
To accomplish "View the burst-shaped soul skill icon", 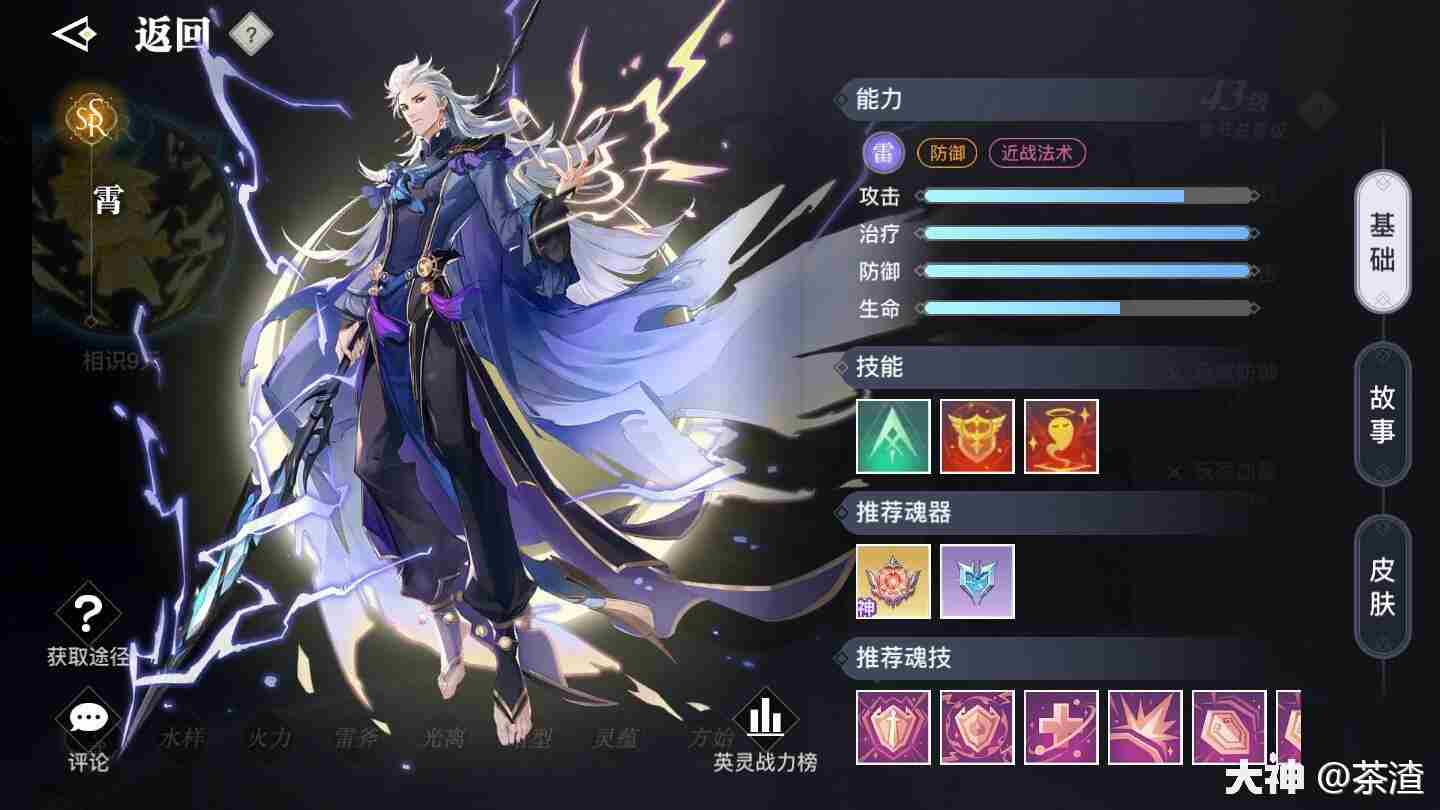I will pos(1145,728).
